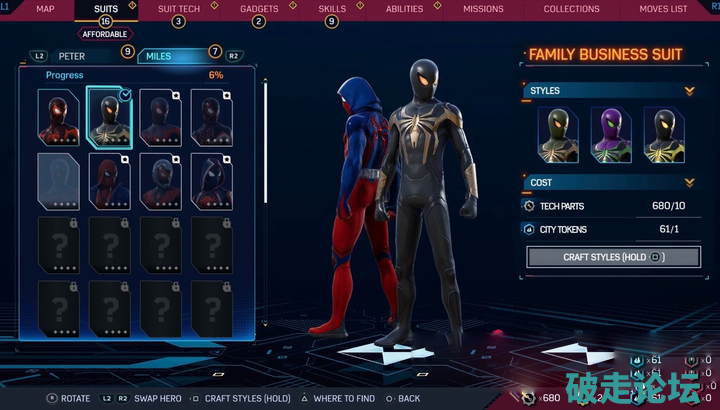This screenshot has height=410, width=720.
Task: Choose the purple and green suit style
Action: (x=610, y=133)
